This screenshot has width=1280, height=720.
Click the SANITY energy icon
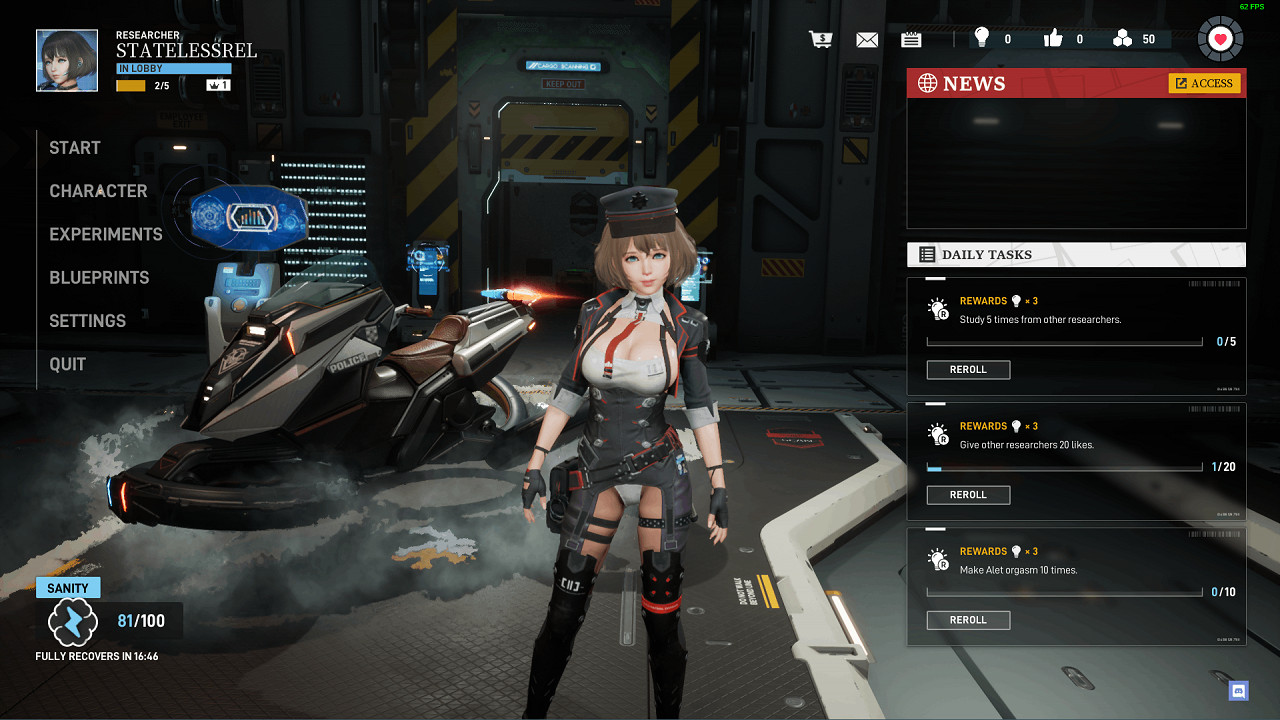click(73, 622)
